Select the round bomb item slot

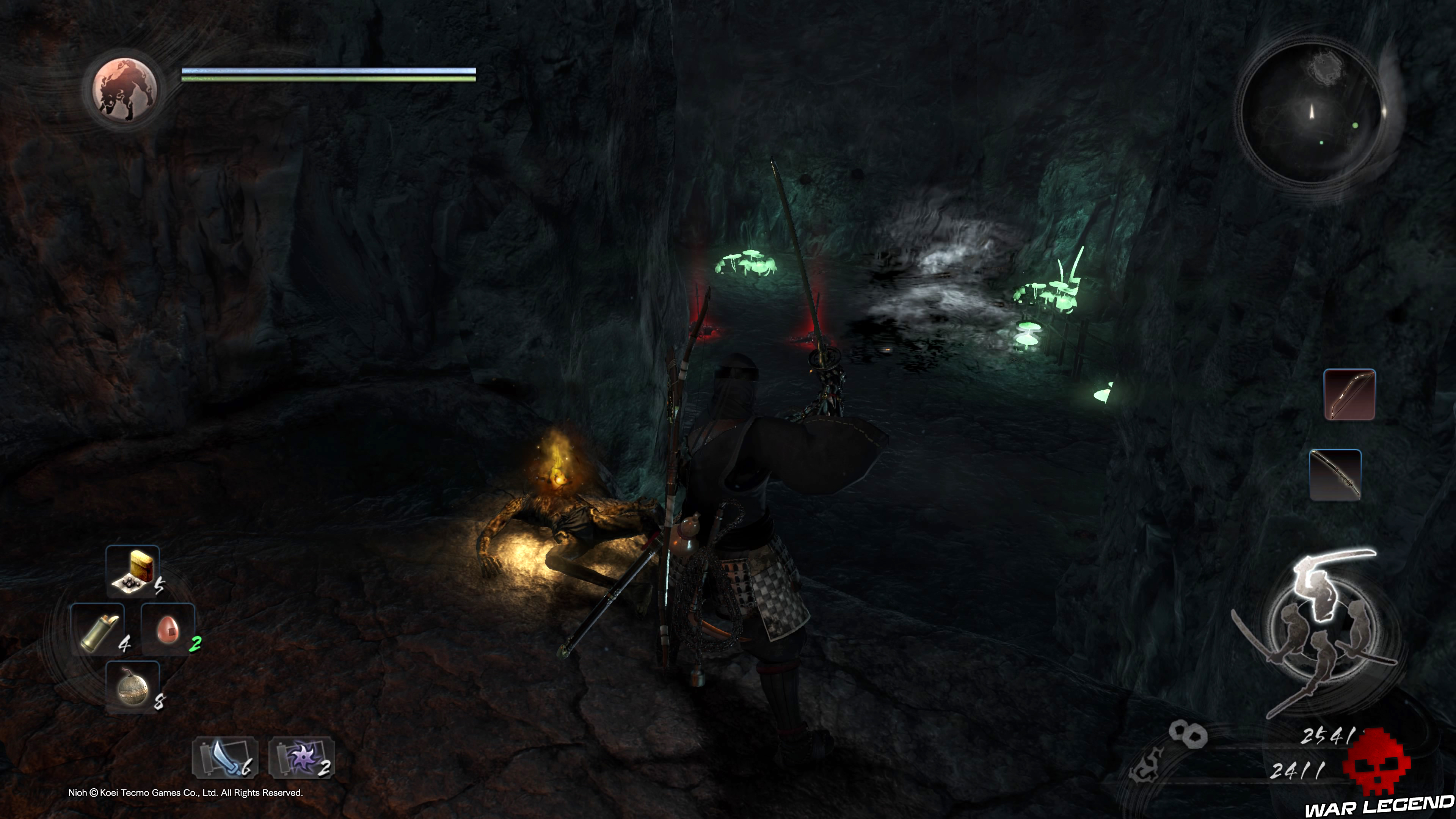tap(133, 687)
